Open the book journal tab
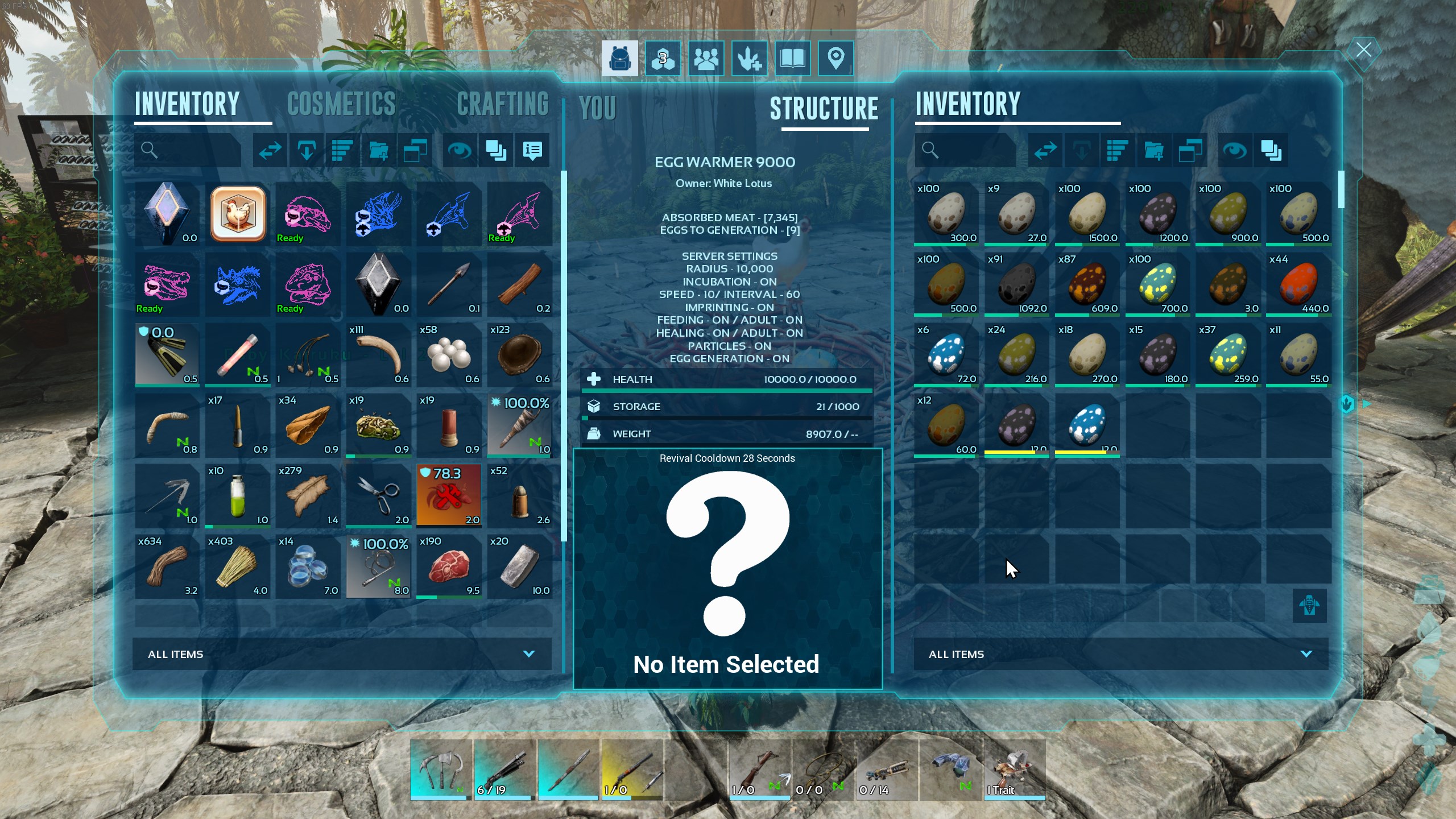Screen dimensions: 1456x819 pyautogui.click(x=792, y=58)
